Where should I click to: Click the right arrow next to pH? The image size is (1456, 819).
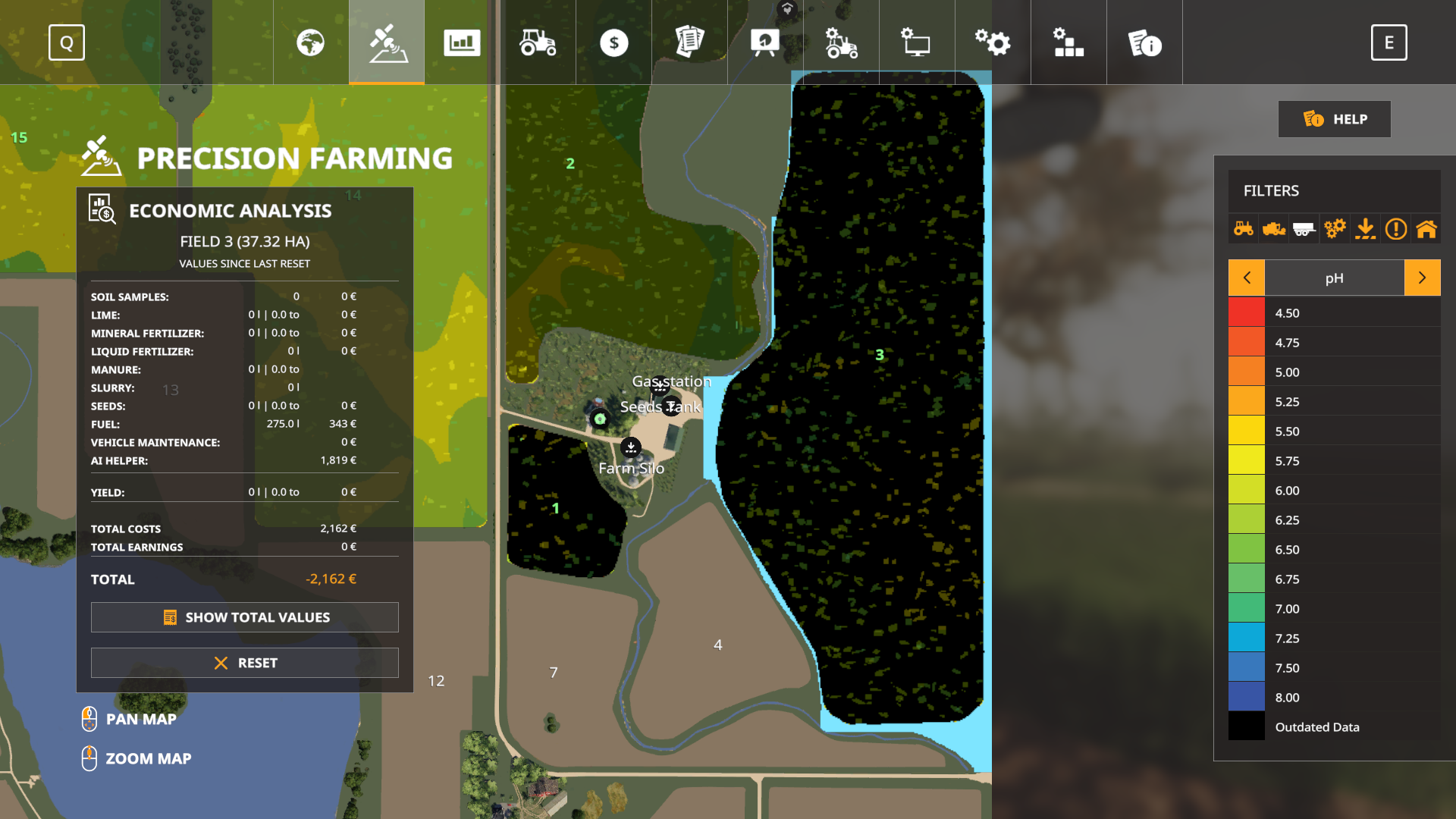point(1423,278)
